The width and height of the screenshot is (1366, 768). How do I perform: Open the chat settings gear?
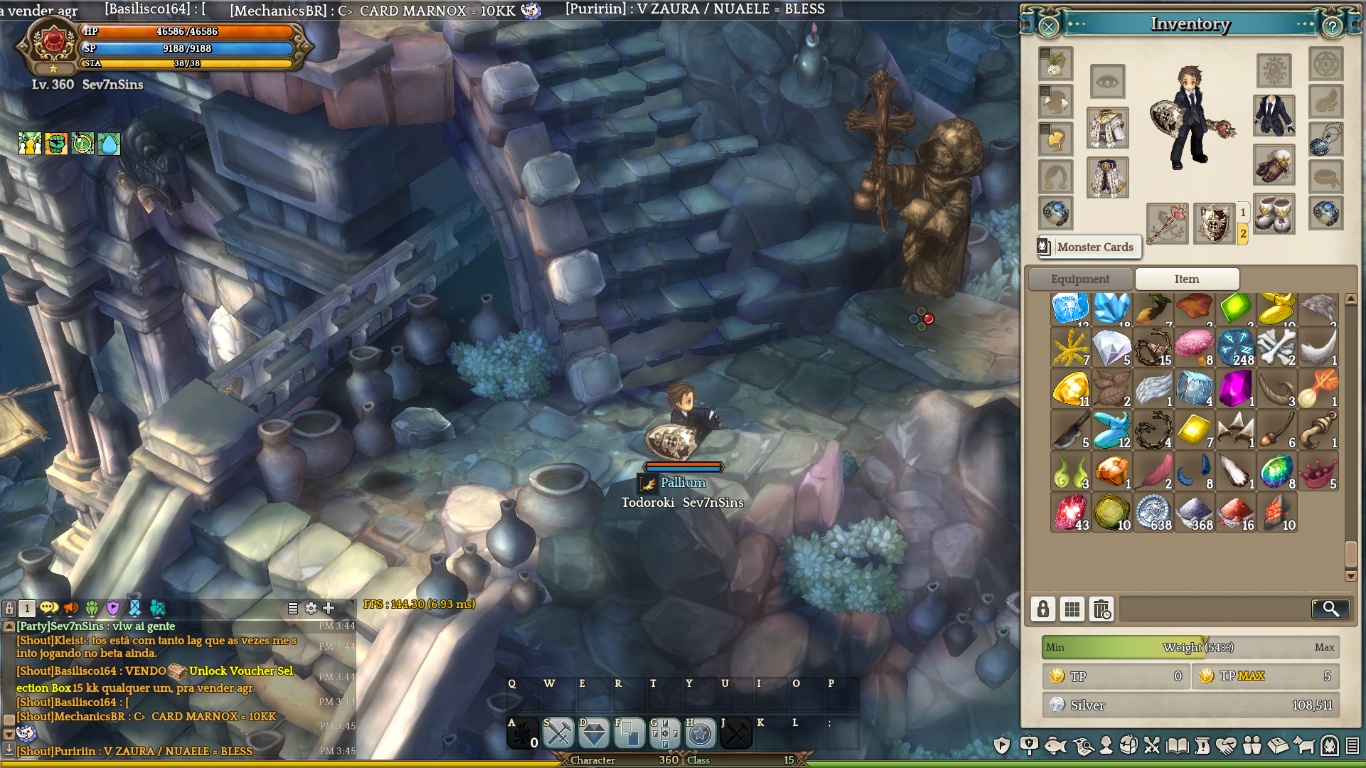pos(311,608)
